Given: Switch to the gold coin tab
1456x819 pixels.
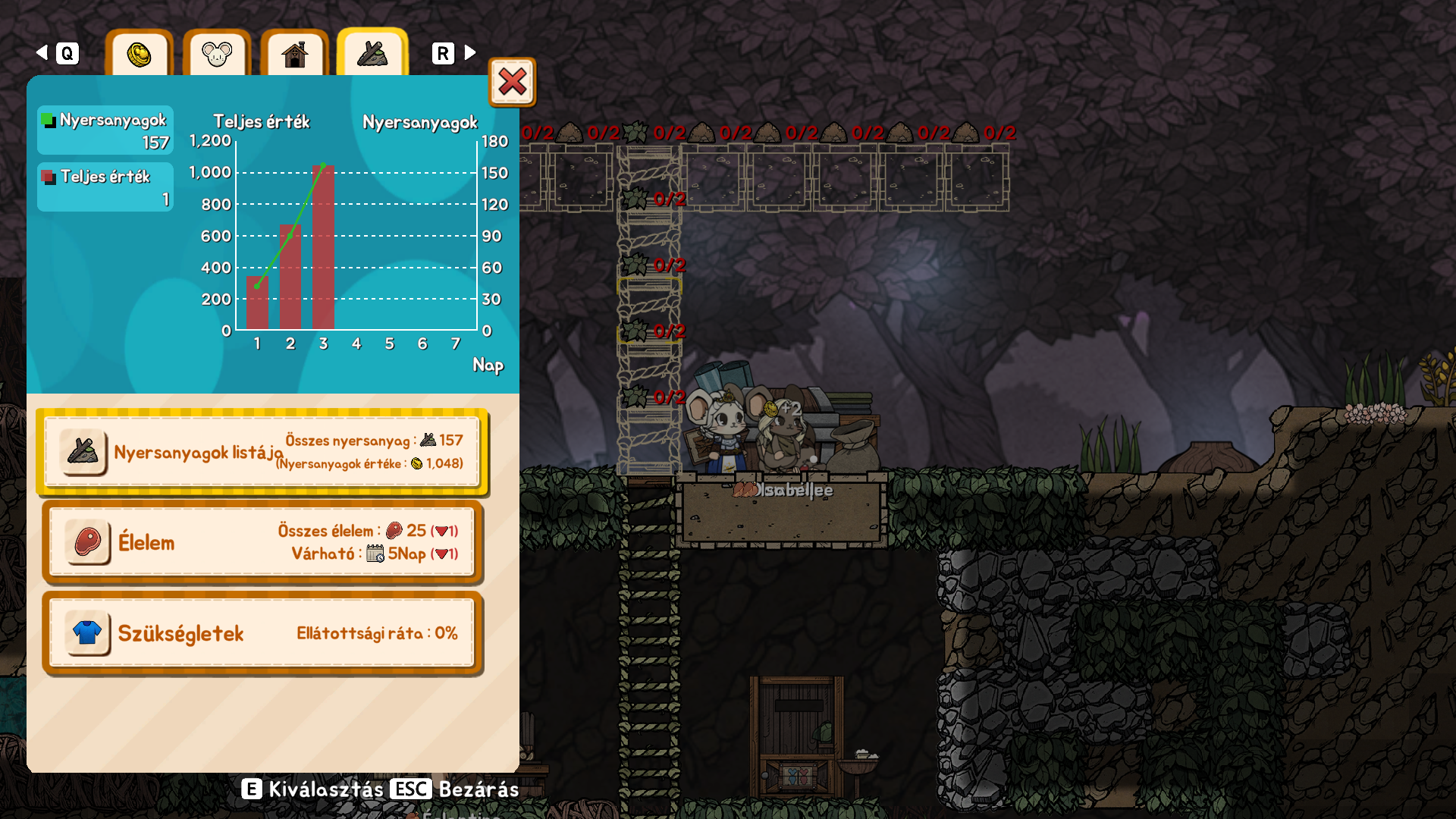Looking at the screenshot, I should click(x=140, y=54).
